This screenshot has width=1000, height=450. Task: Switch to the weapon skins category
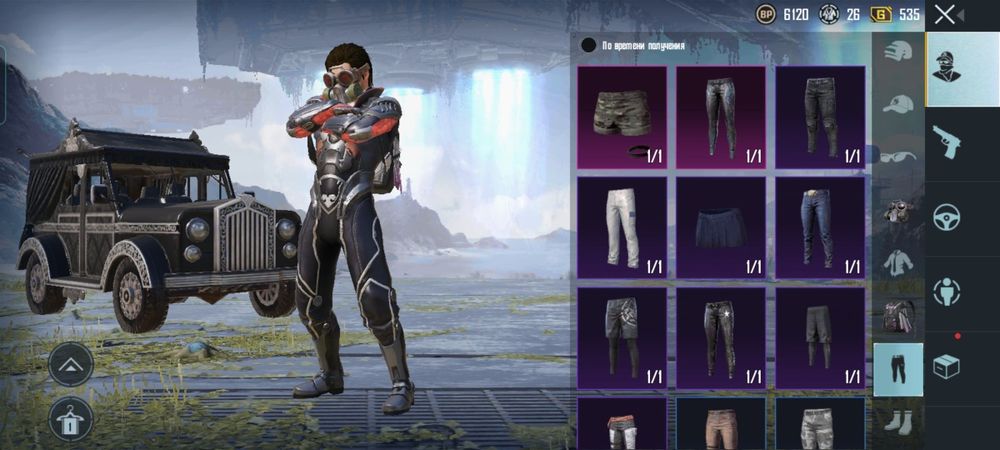[946, 142]
